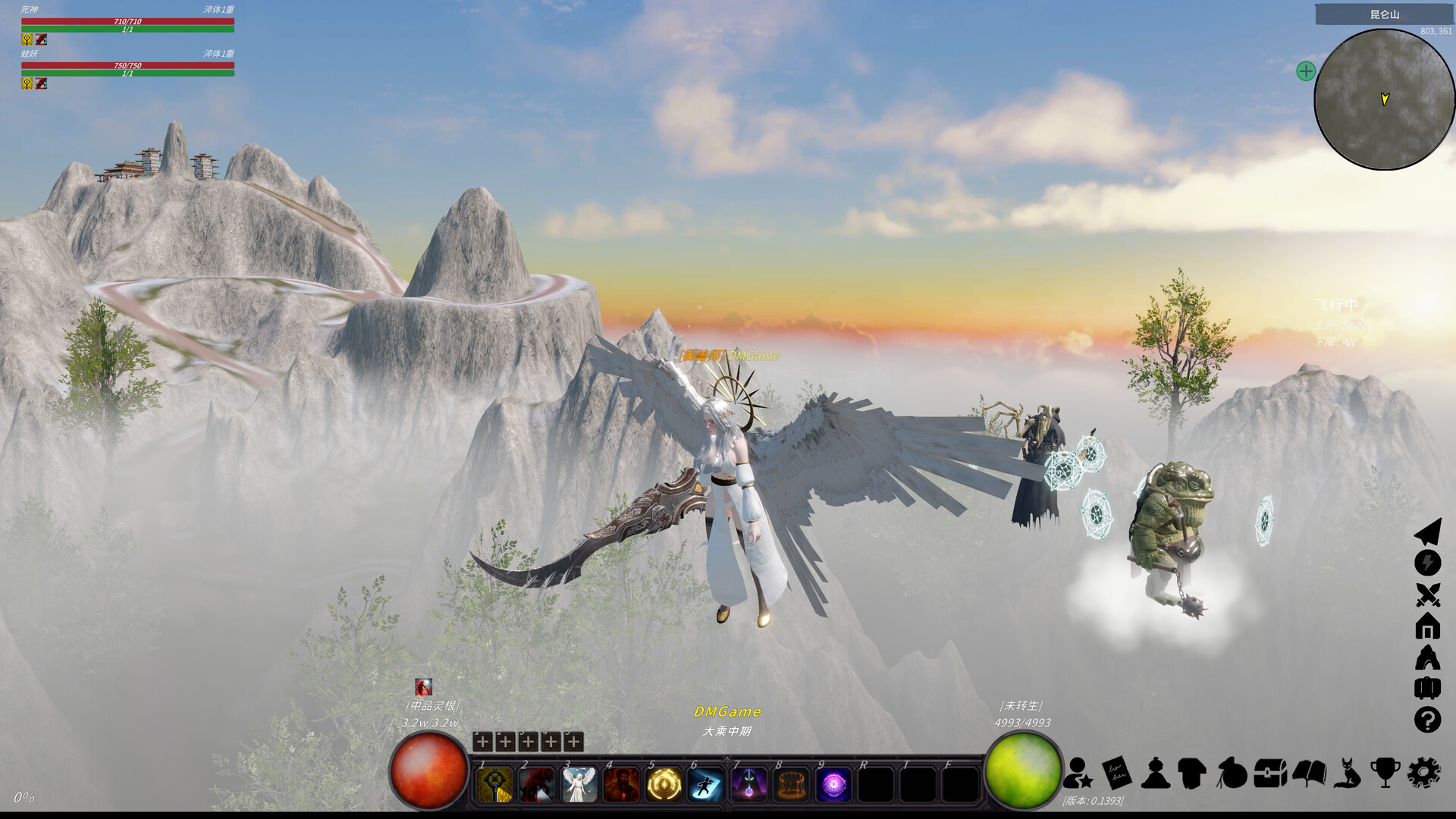
Task: Click the 未转生 target label
Action: [1021, 705]
